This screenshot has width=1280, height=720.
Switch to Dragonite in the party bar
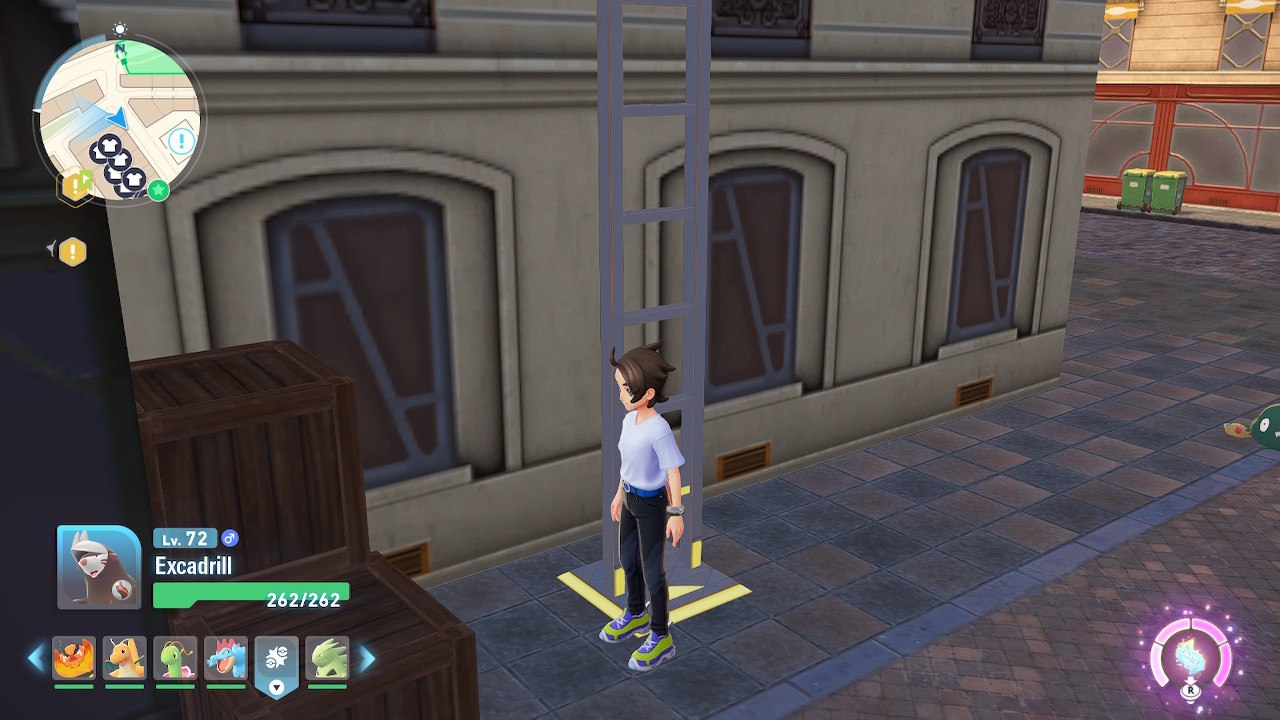tap(124, 658)
